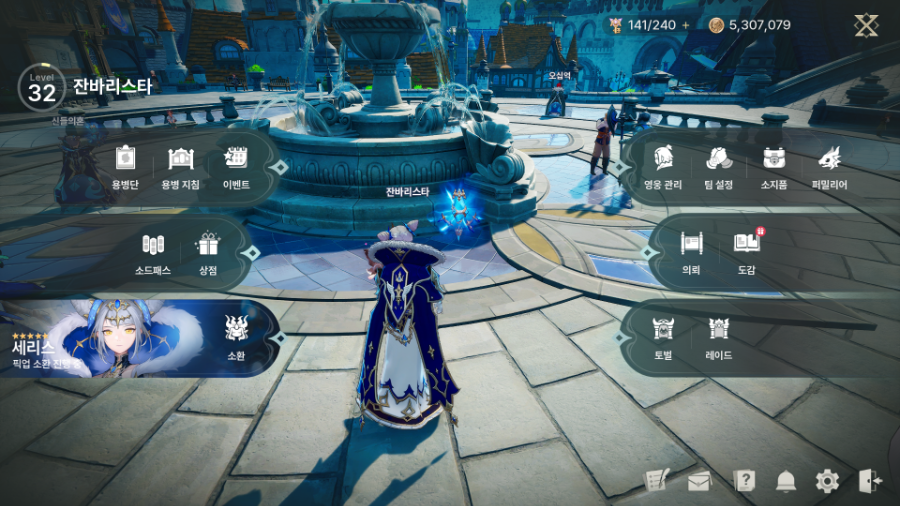Open settings via the gear icon
The image size is (900, 506).
(x=827, y=481)
